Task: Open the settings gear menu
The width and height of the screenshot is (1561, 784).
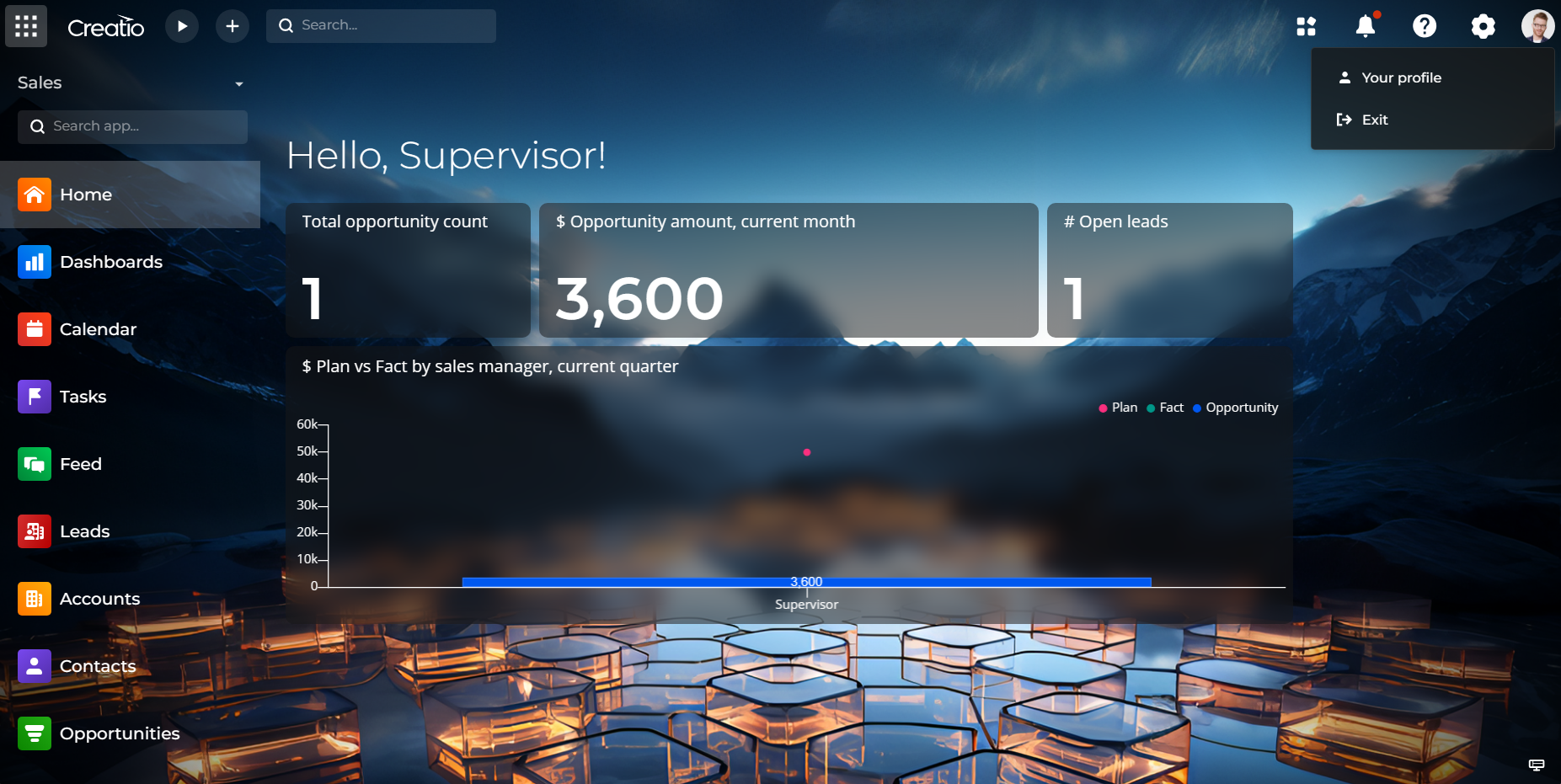Action: click(1483, 26)
